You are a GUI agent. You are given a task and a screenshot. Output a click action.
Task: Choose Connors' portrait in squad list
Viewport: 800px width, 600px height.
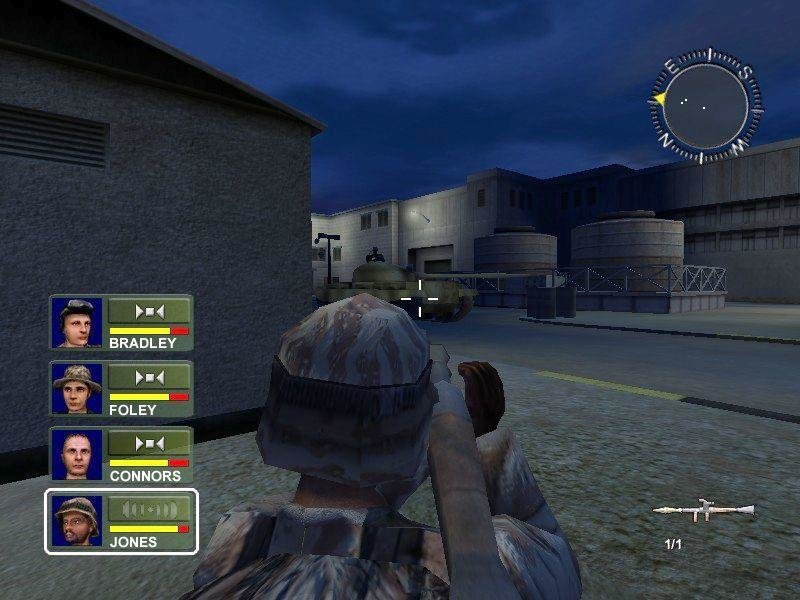point(77,453)
